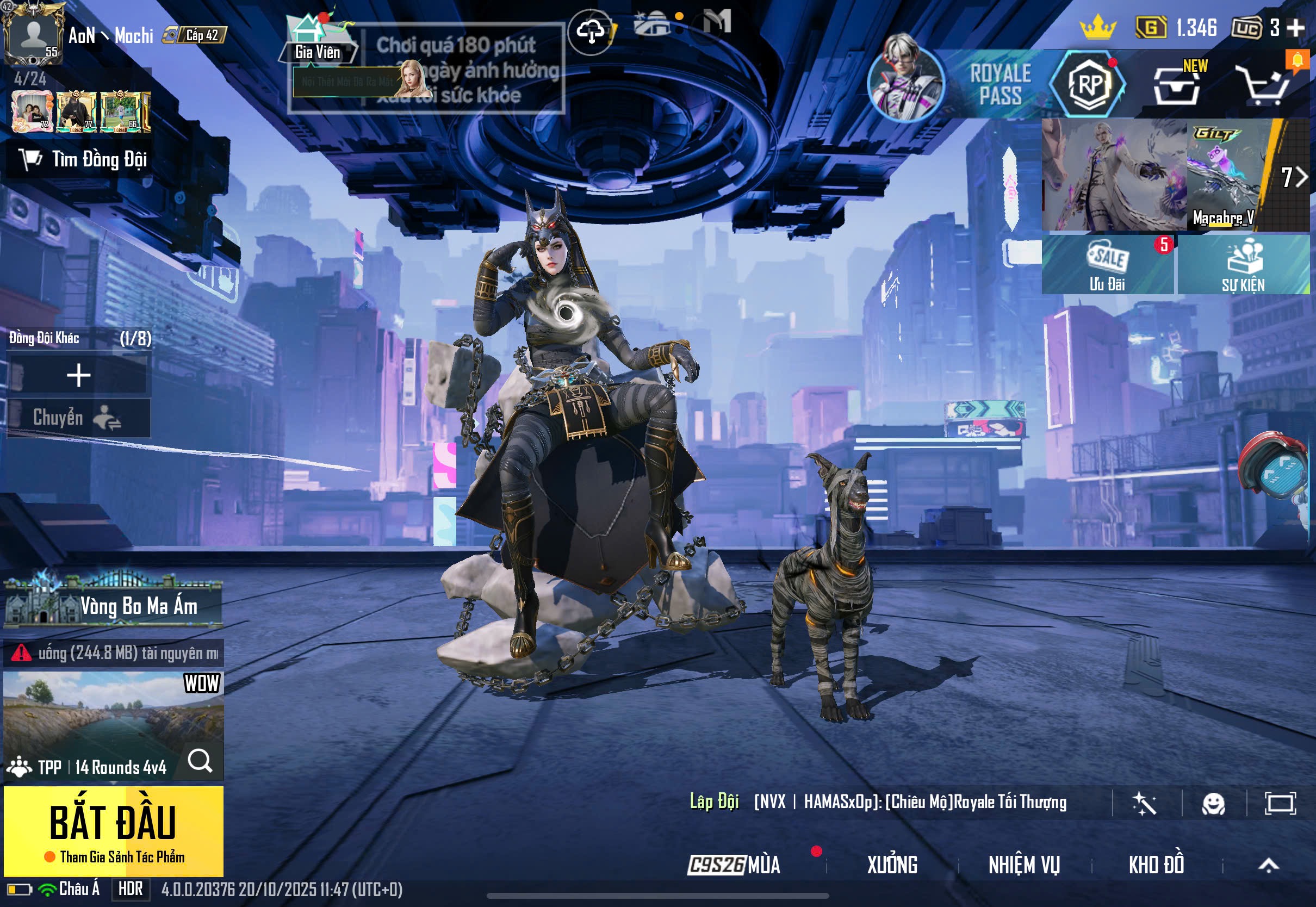Image resolution: width=1316 pixels, height=907 pixels.
Task: Add UC with the plus button
Action: tap(1295, 27)
